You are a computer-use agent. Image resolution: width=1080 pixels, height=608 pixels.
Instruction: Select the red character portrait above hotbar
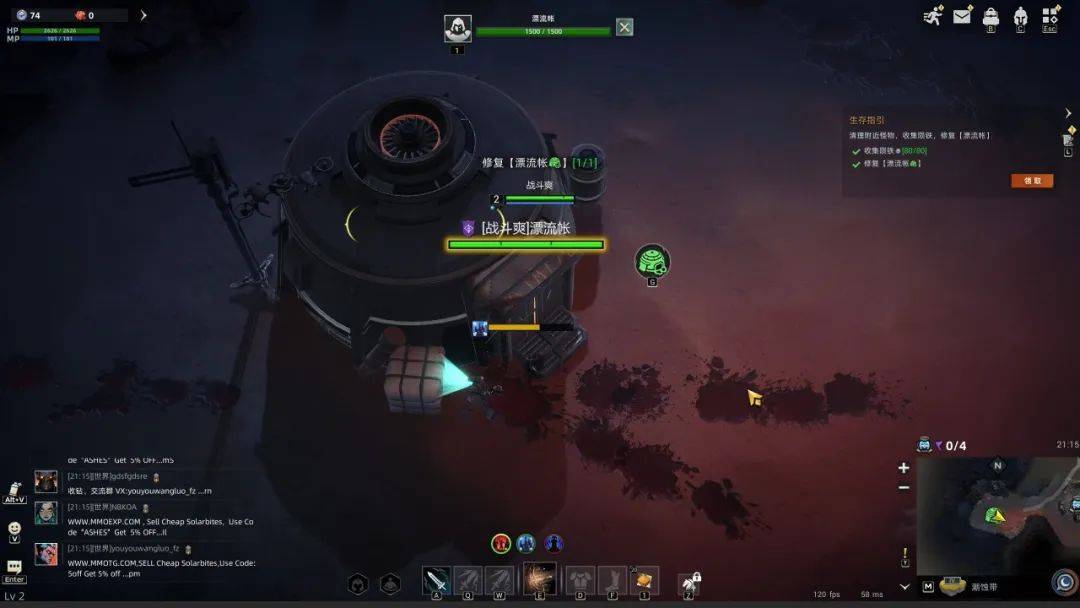(501, 543)
